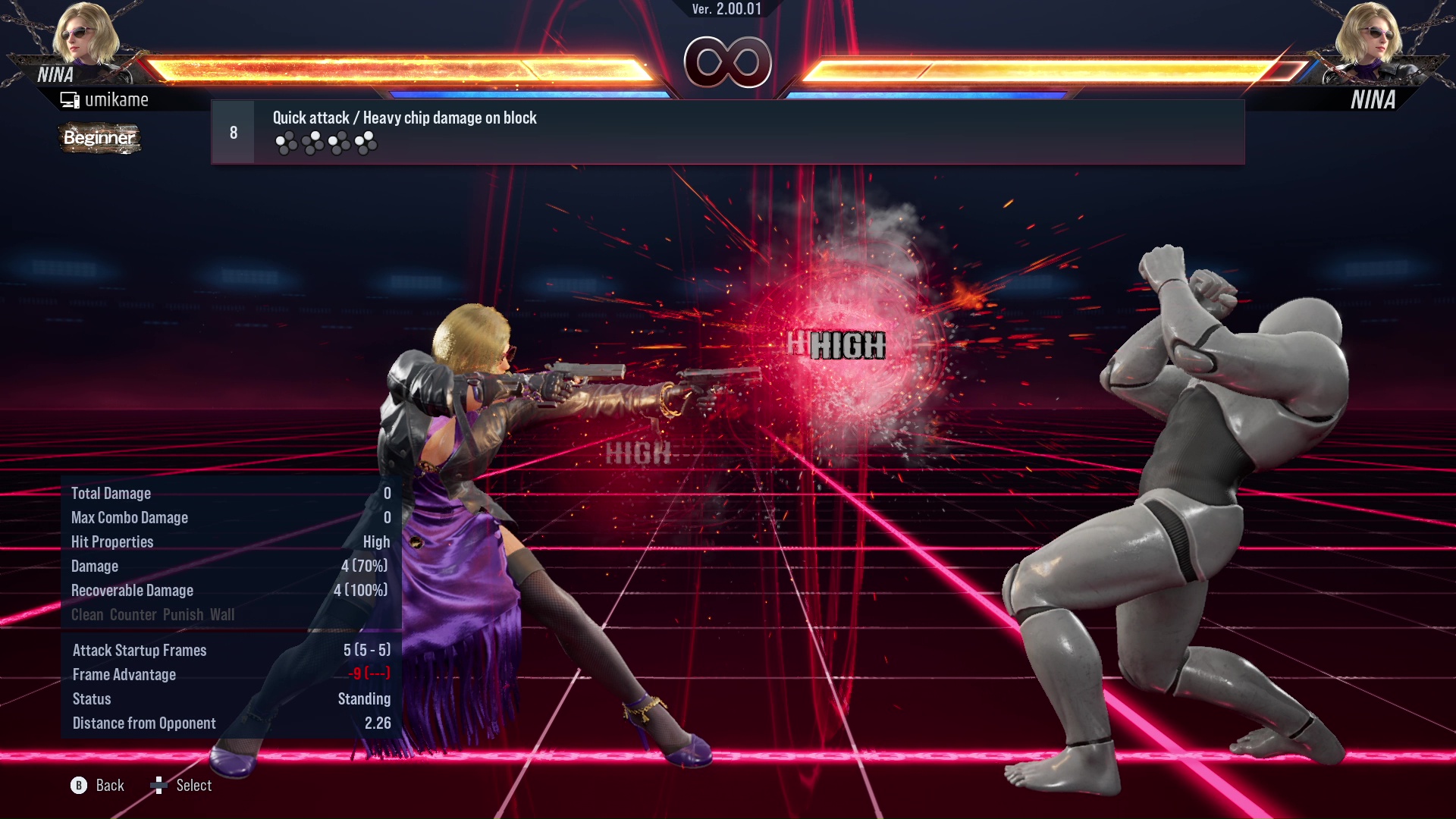Click the umikame player name

click(x=118, y=99)
